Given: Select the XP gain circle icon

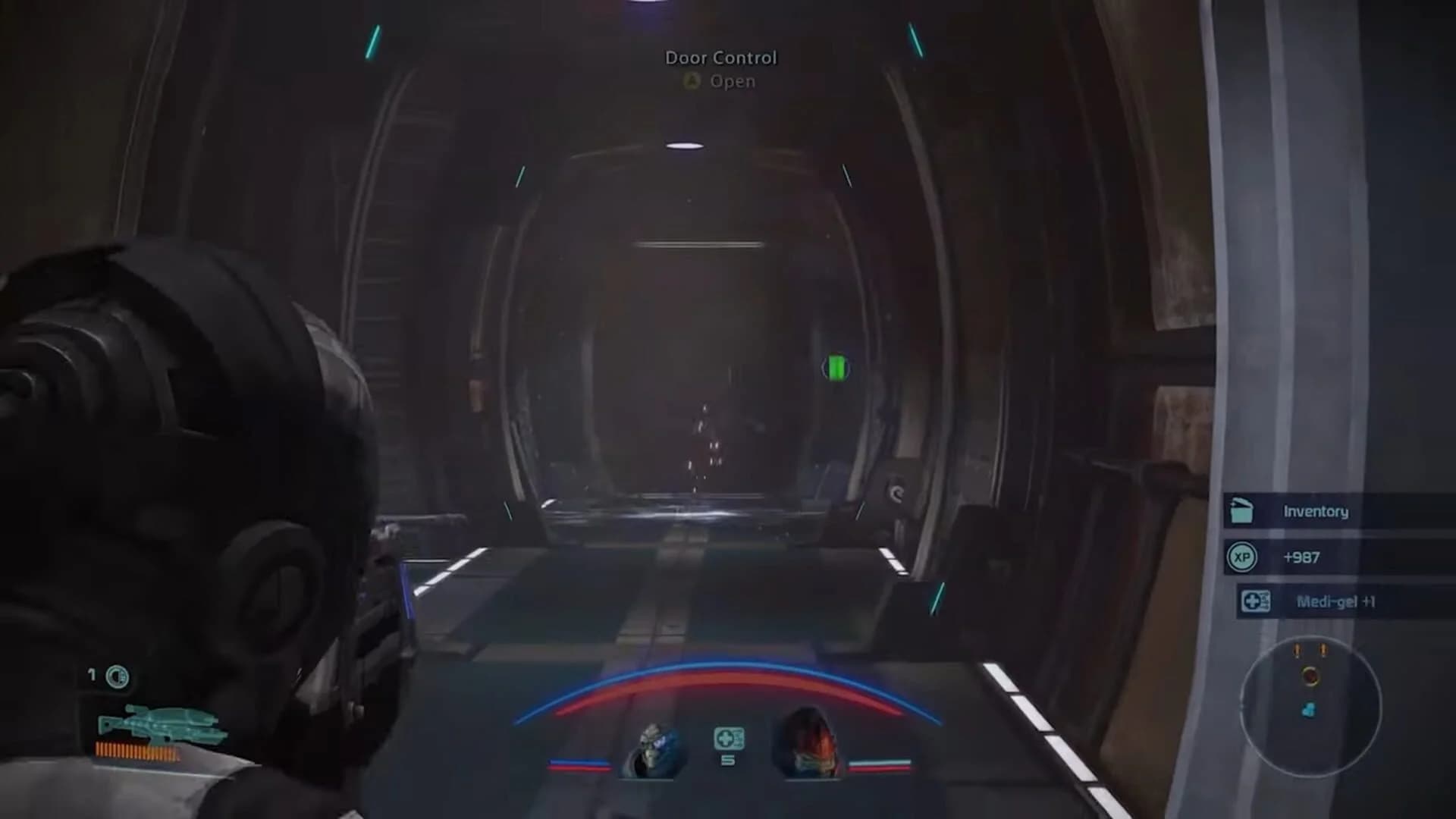Looking at the screenshot, I should [x=1243, y=557].
